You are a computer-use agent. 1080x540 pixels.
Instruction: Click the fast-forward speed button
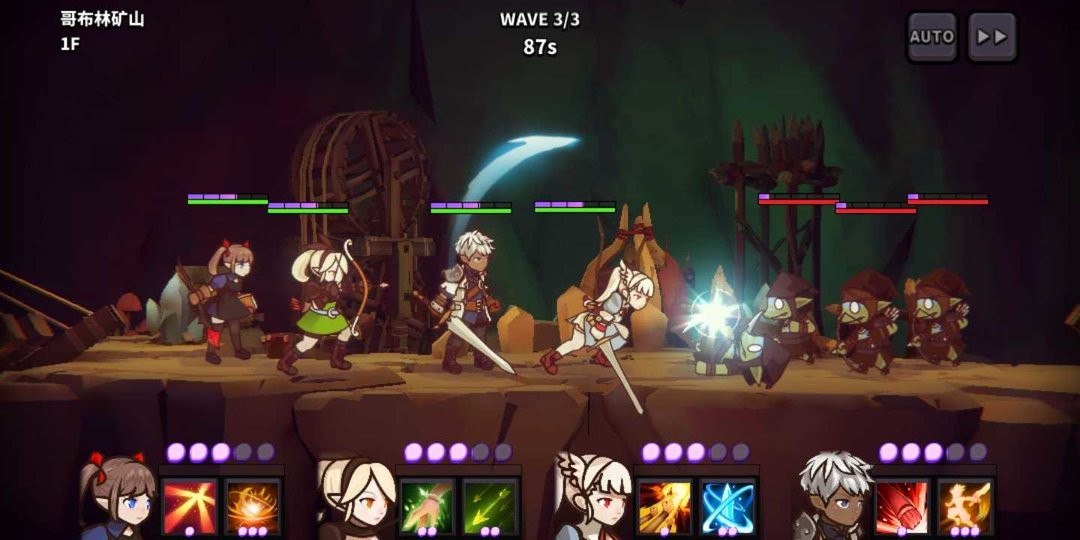(x=992, y=37)
